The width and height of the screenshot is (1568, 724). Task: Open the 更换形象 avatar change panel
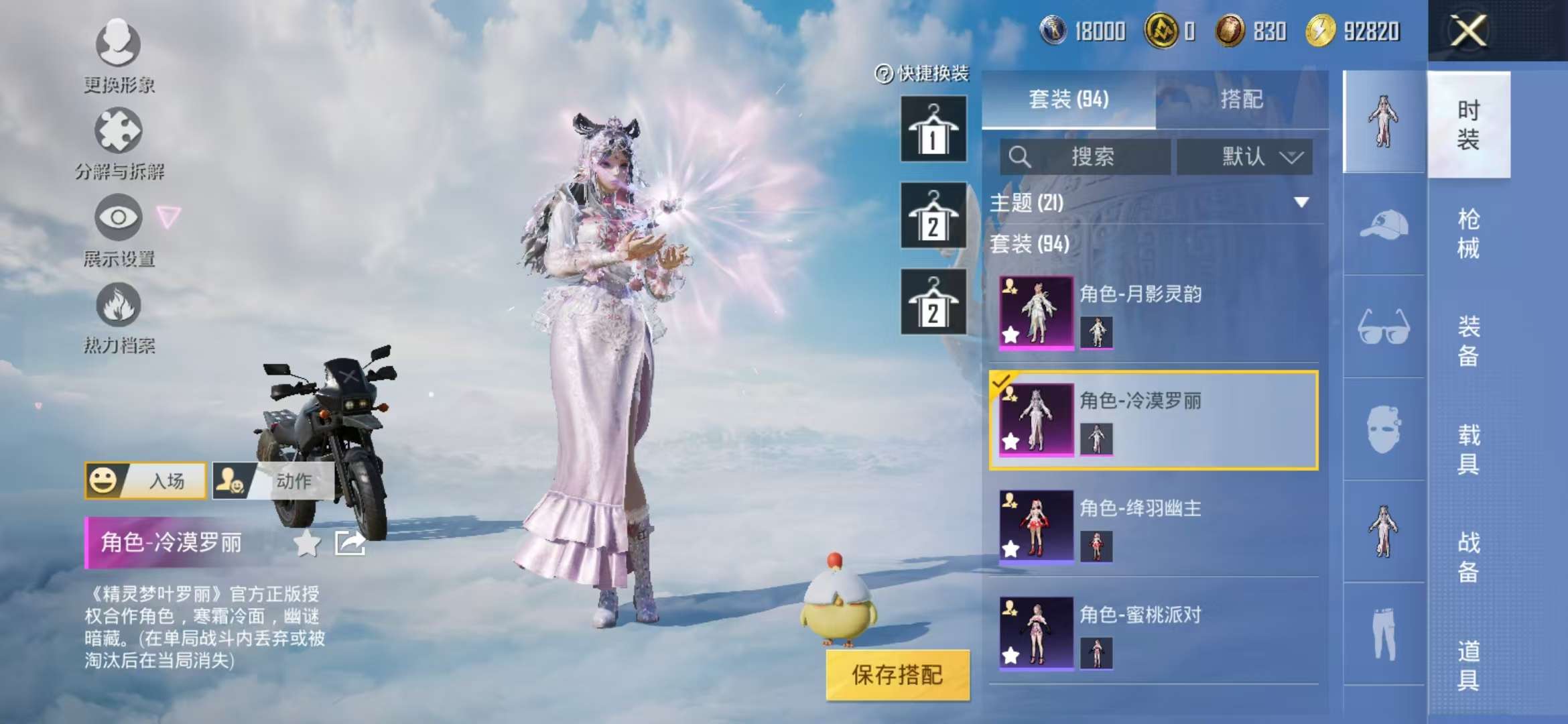click(117, 54)
